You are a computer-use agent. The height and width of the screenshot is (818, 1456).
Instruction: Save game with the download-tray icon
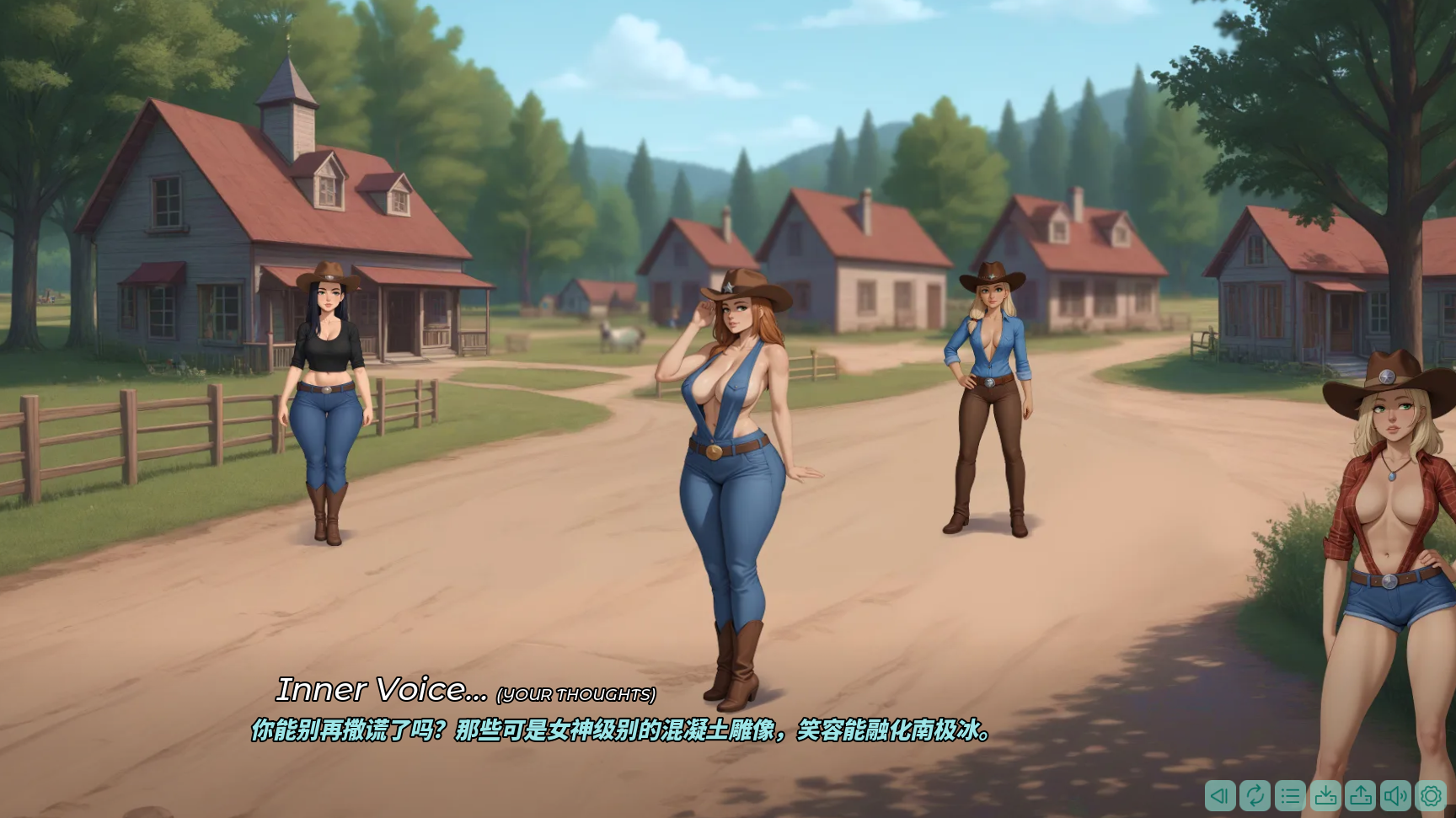click(1325, 795)
